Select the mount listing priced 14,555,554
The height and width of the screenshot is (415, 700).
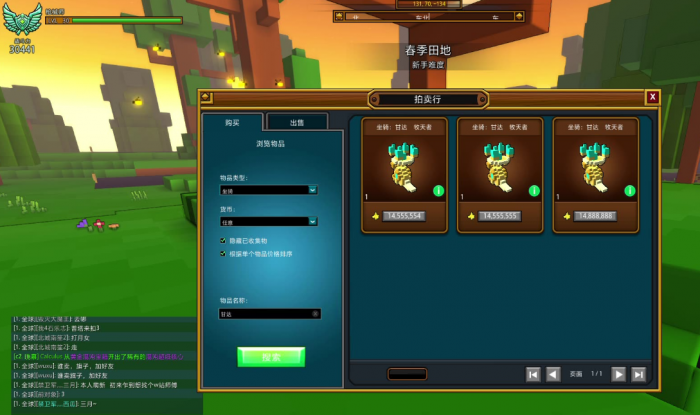(x=404, y=175)
